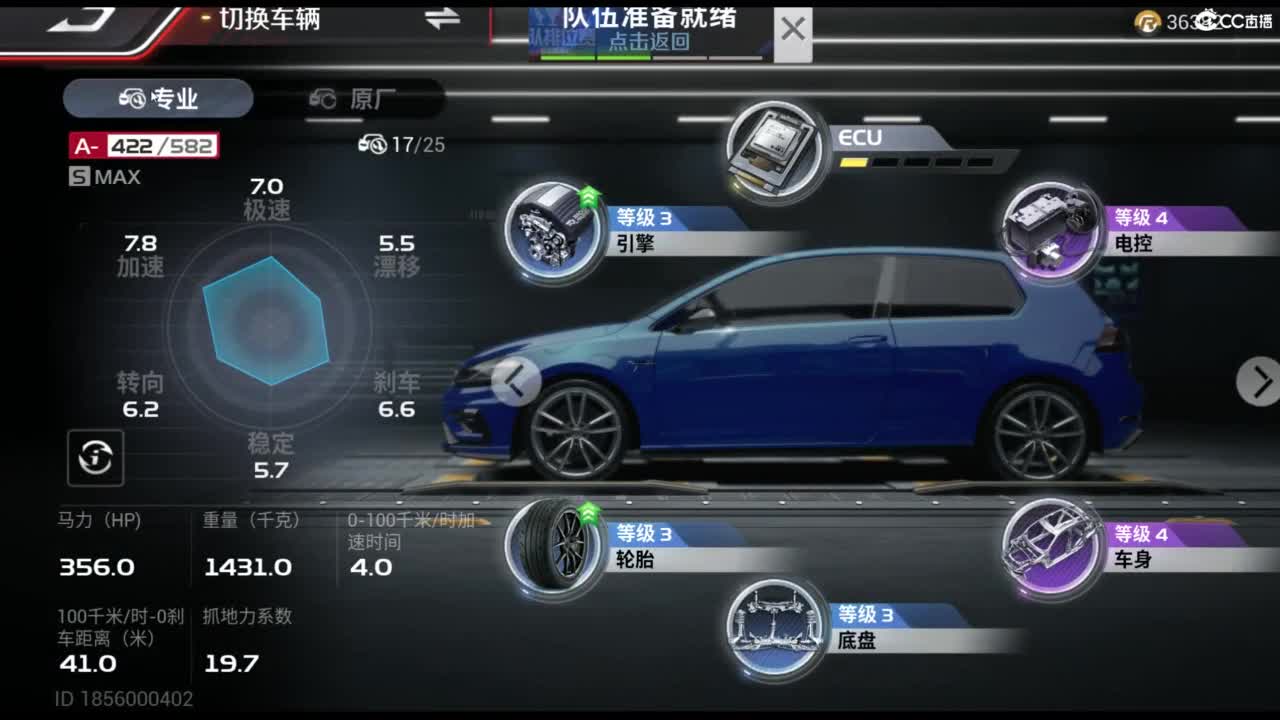The image size is (1280, 720).
Task: Open the ECU upgrade part
Action: click(x=778, y=150)
